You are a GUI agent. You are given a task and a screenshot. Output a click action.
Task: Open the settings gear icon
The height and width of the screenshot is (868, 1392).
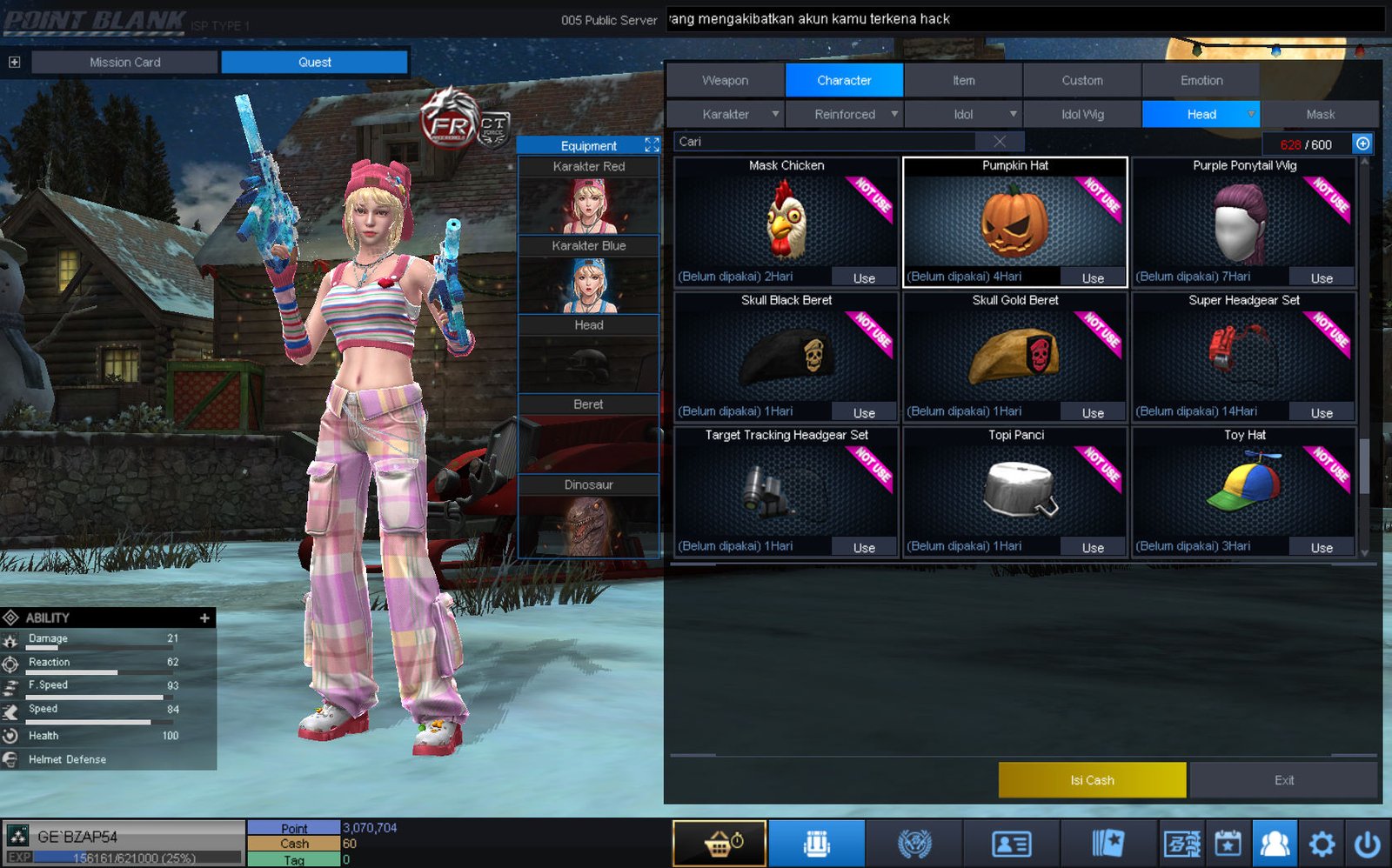[1322, 844]
